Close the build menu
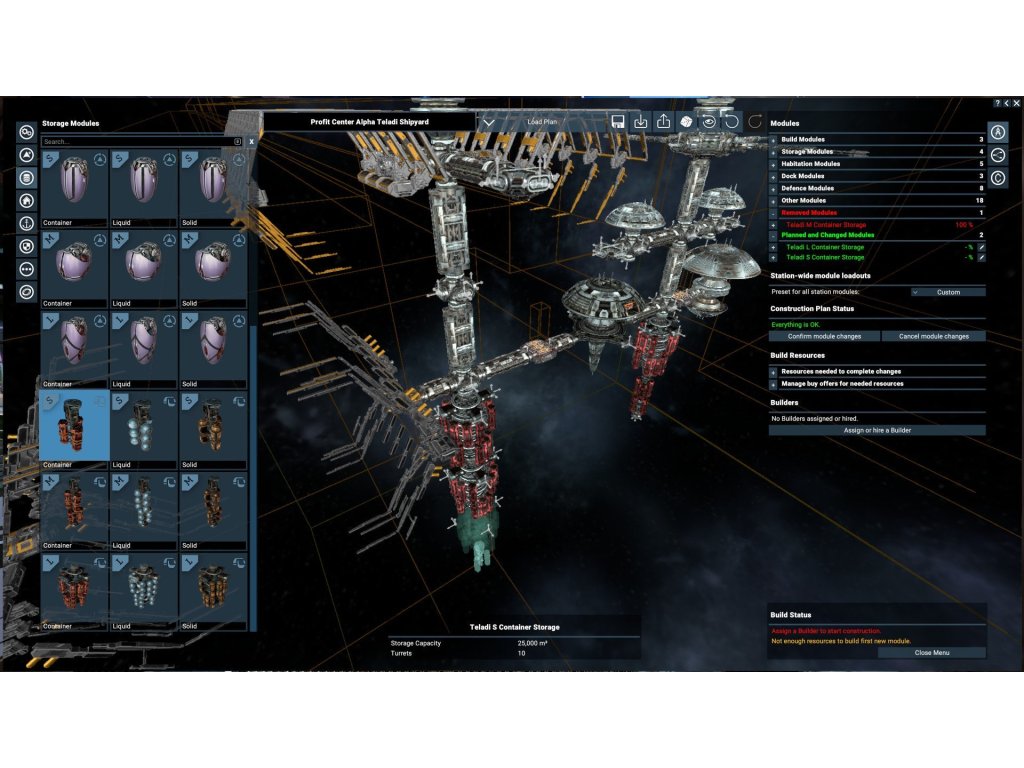 point(932,652)
